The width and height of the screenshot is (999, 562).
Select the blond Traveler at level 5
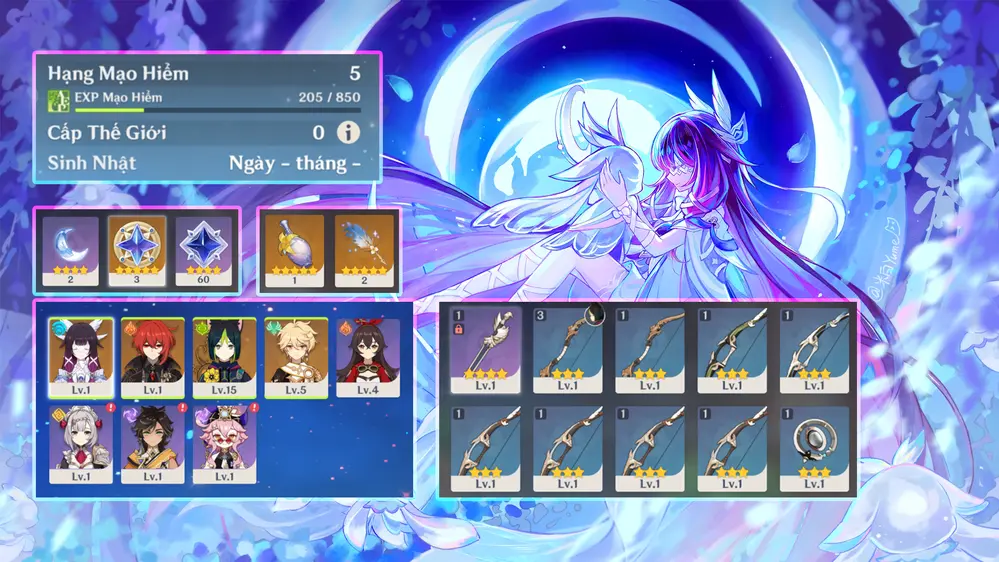[x=296, y=357]
